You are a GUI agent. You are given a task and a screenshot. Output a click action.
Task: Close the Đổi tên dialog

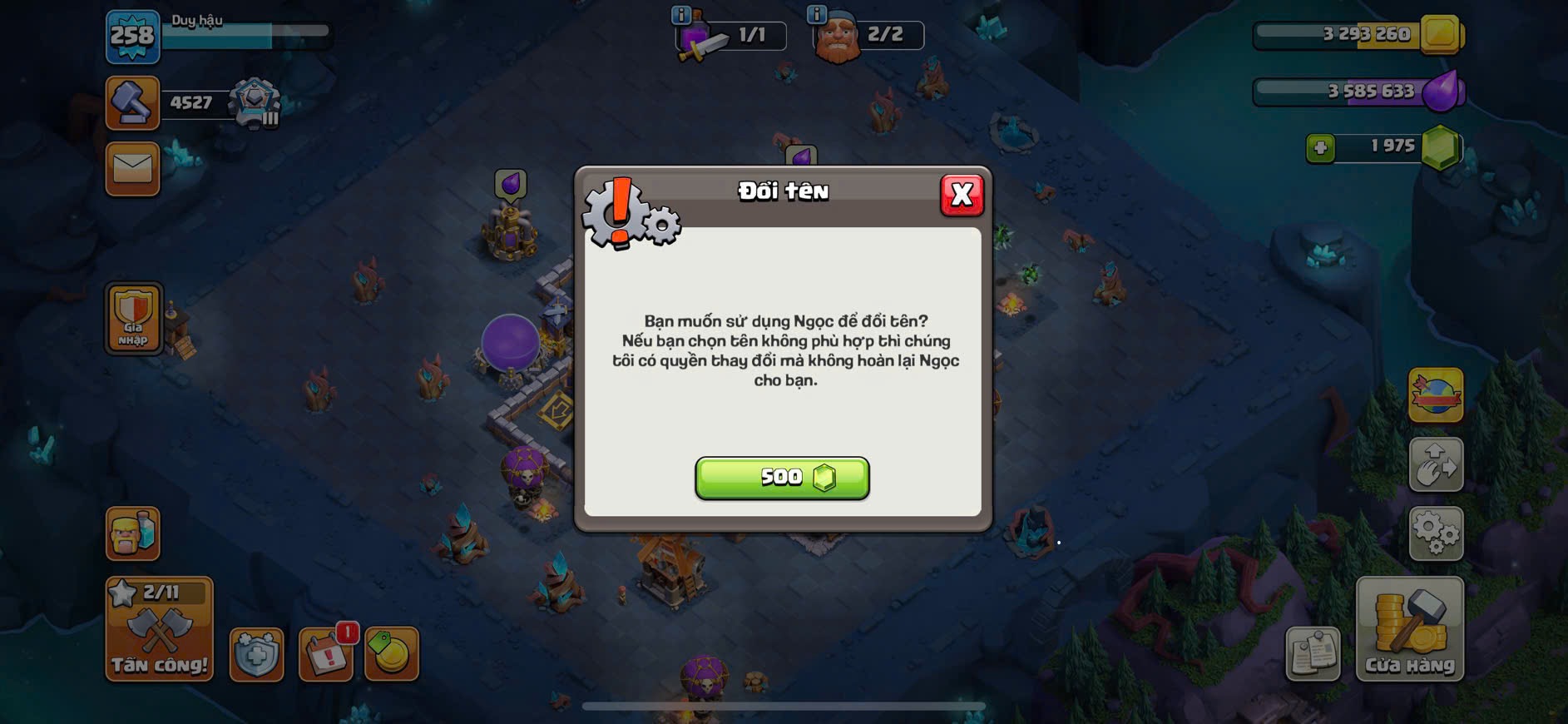click(x=962, y=195)
